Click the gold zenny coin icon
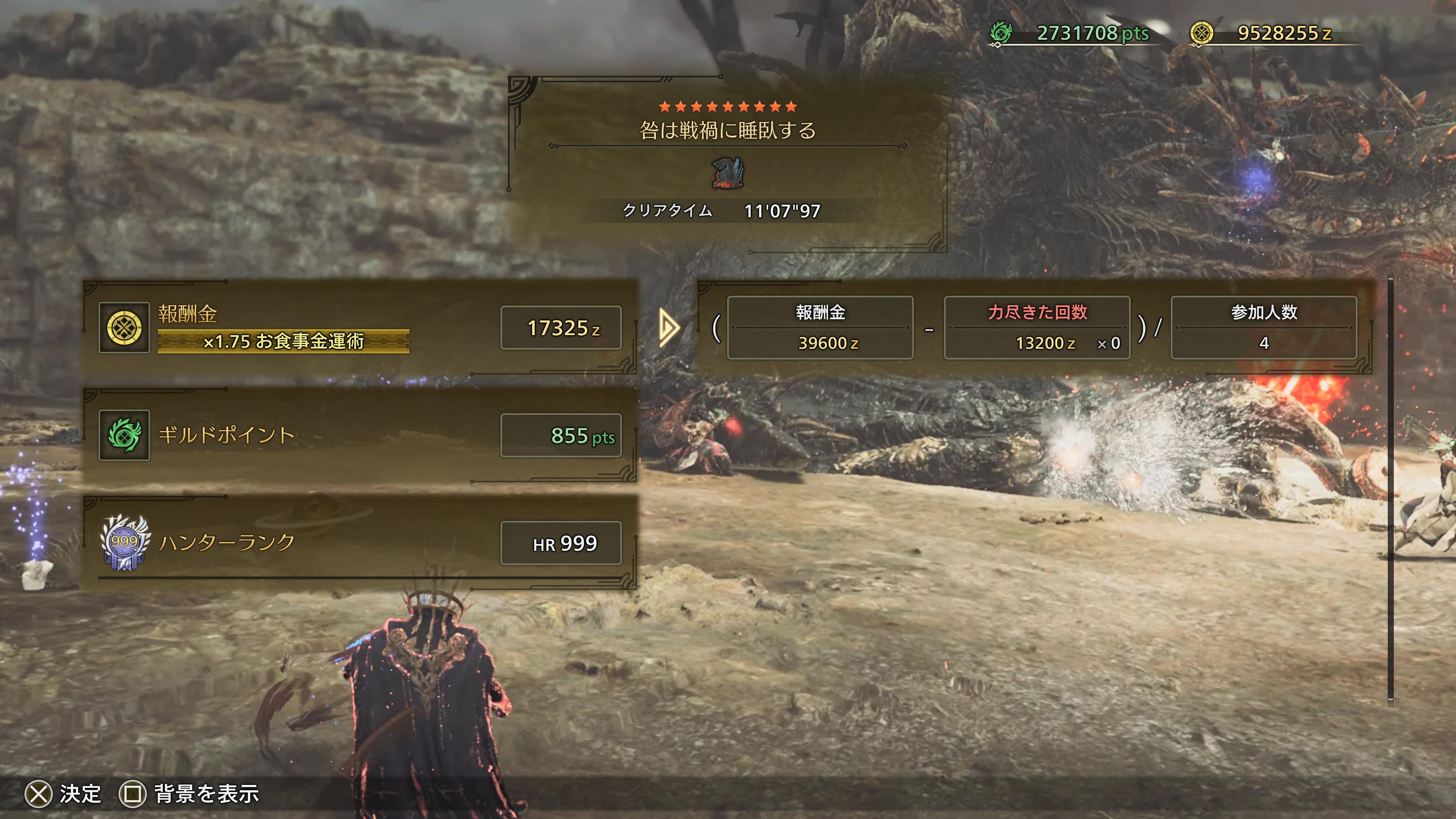This screenshot has height=819, width=1456. pyautogui.click(x=124, y=328)
